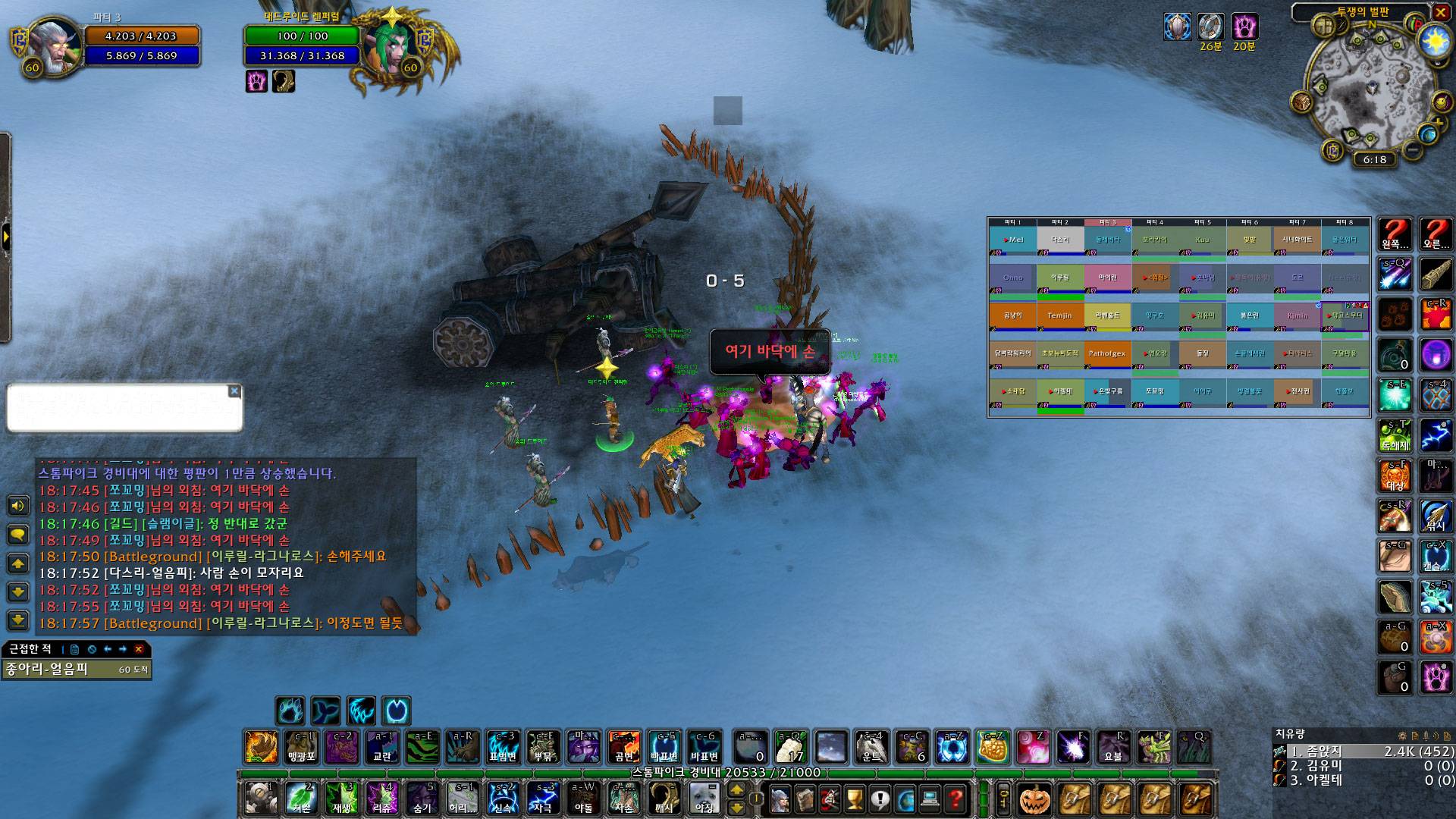Activate the 재생 ability on the action bar
Image resolution: width=1456 pixels, height=819 pixels.
tap(341, 799)
